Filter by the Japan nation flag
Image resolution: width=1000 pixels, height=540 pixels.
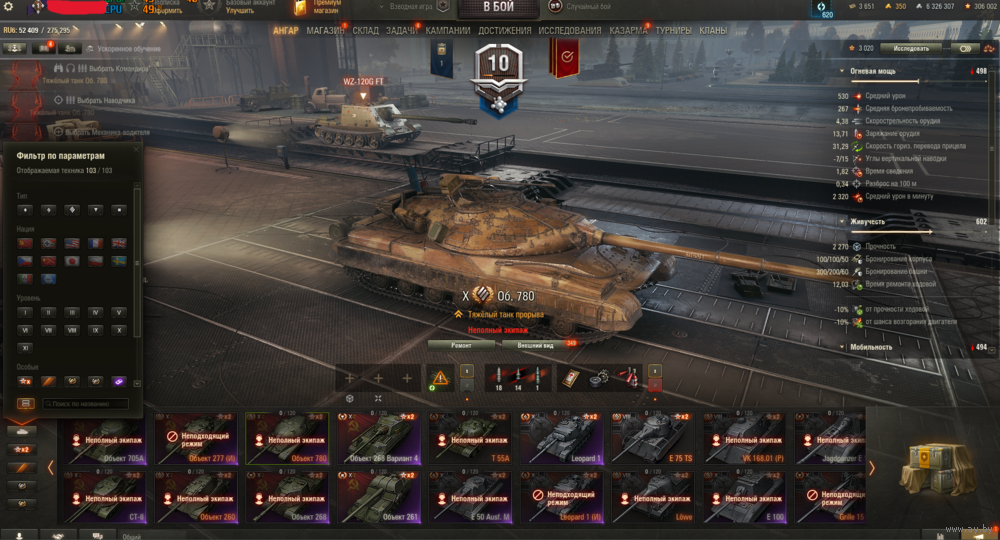(72, 261)
